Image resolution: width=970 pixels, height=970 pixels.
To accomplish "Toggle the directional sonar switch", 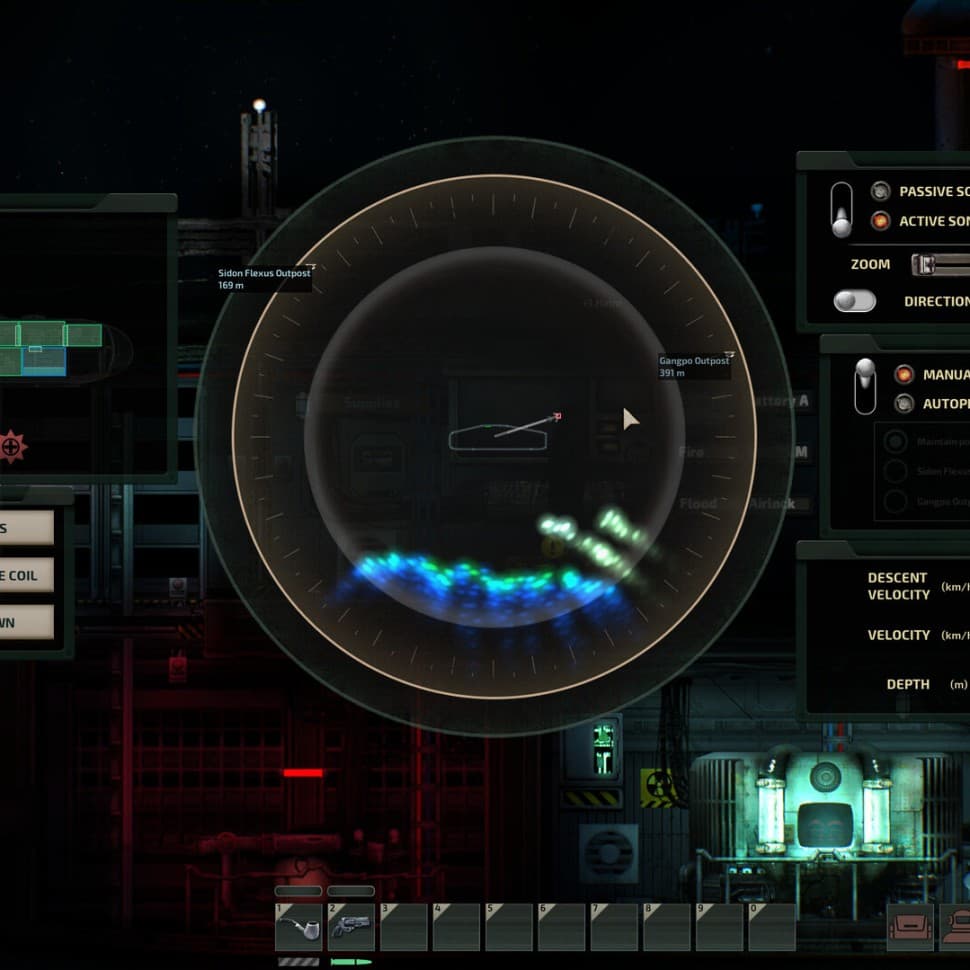I will [x=855, y=301].
